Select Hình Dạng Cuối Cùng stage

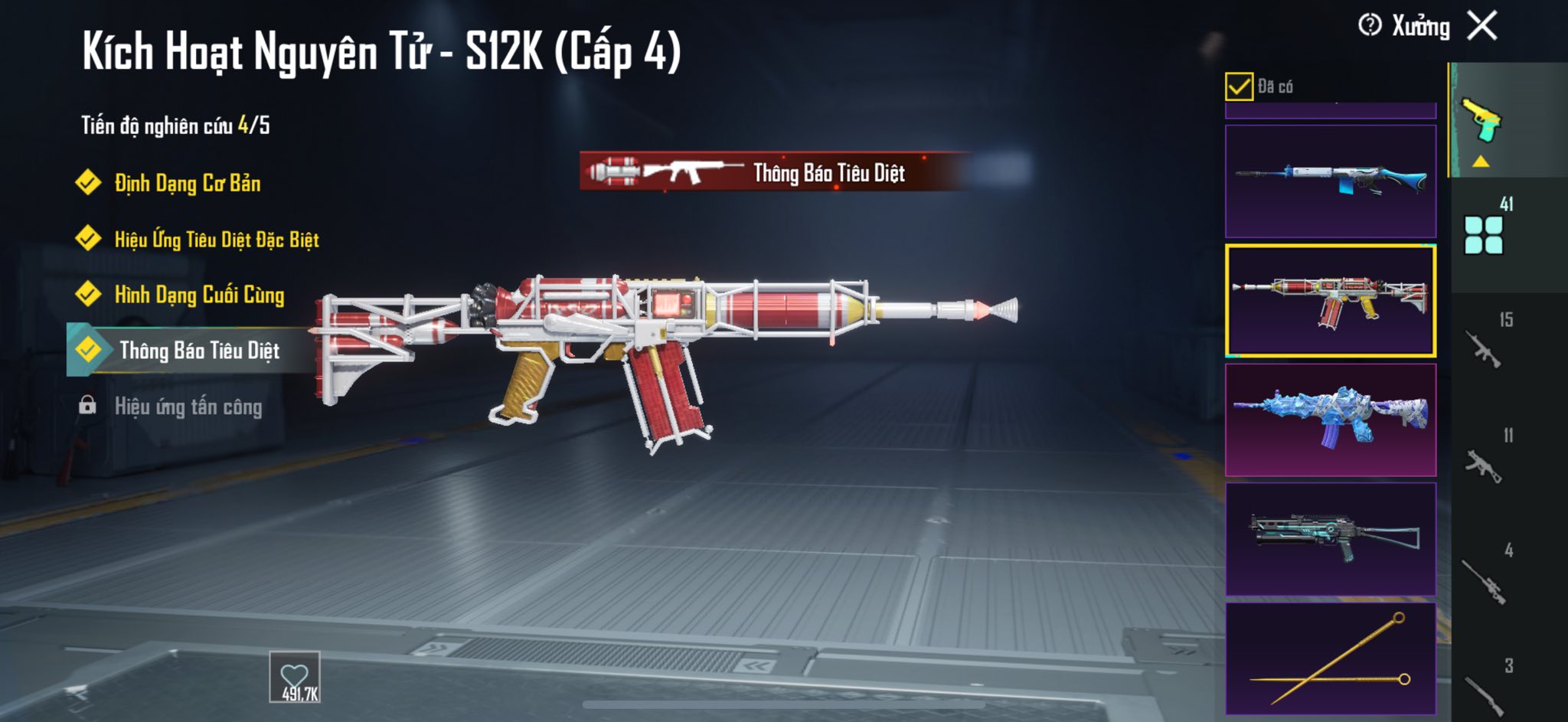tap(198, 296)
